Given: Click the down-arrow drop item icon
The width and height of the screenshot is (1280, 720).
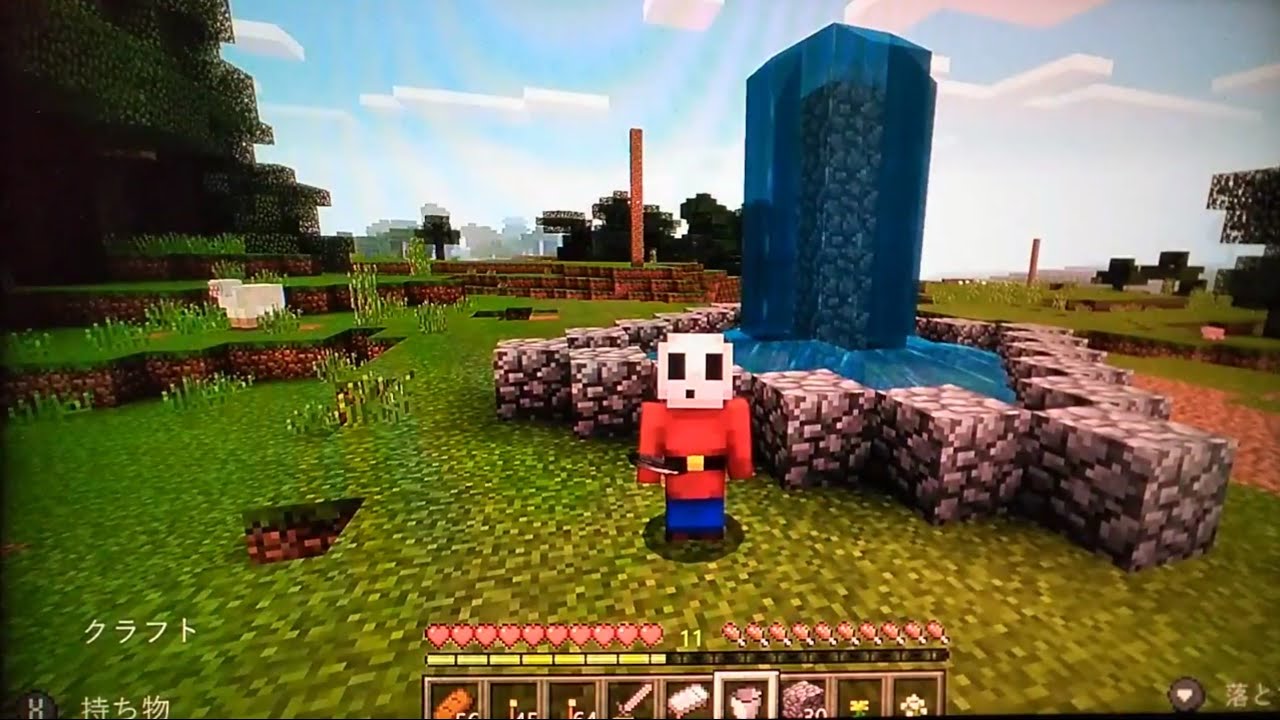Looking at the screenshot, I should point(1187,692).
